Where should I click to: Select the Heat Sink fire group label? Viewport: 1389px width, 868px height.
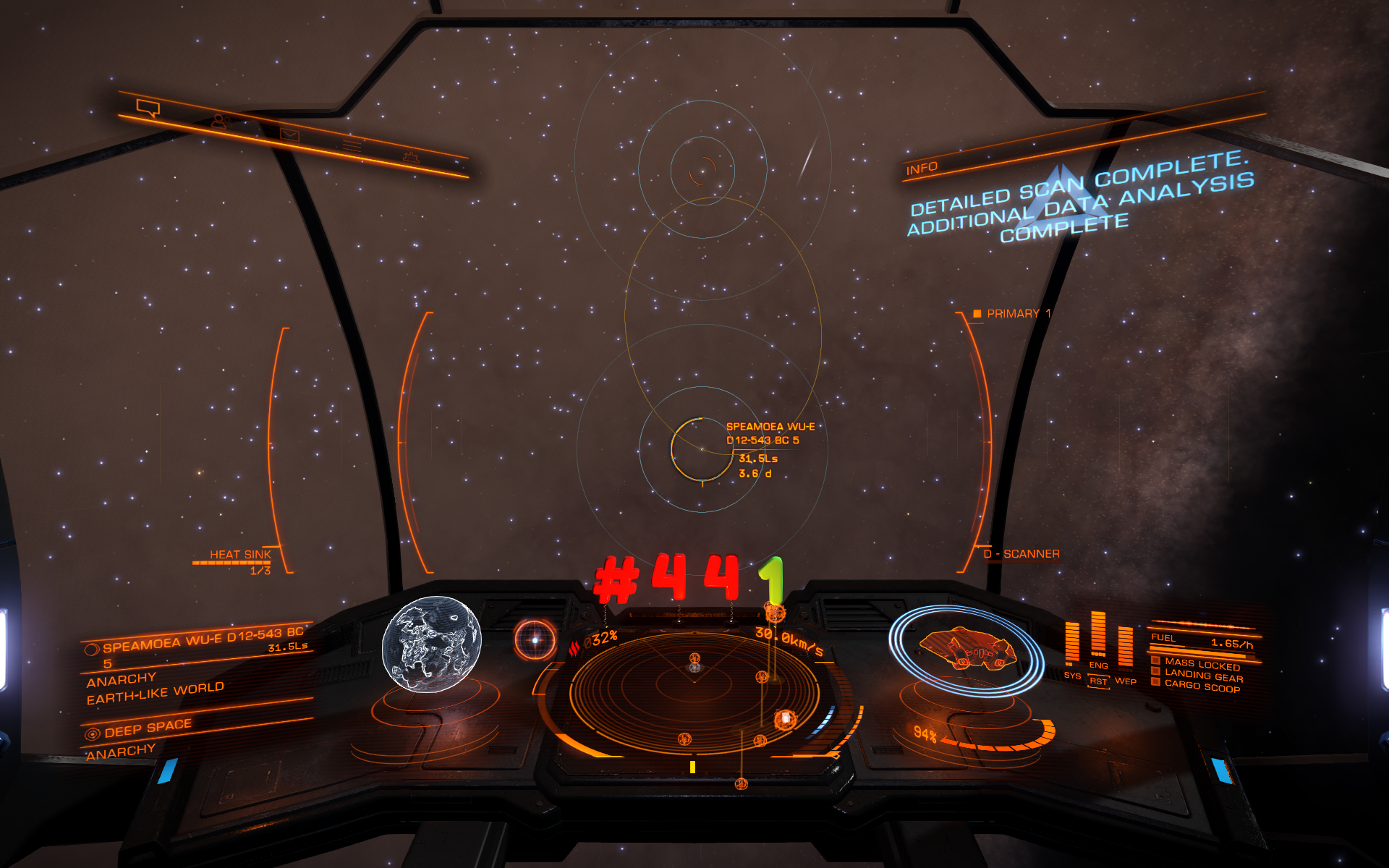click(x=240, y=555)
